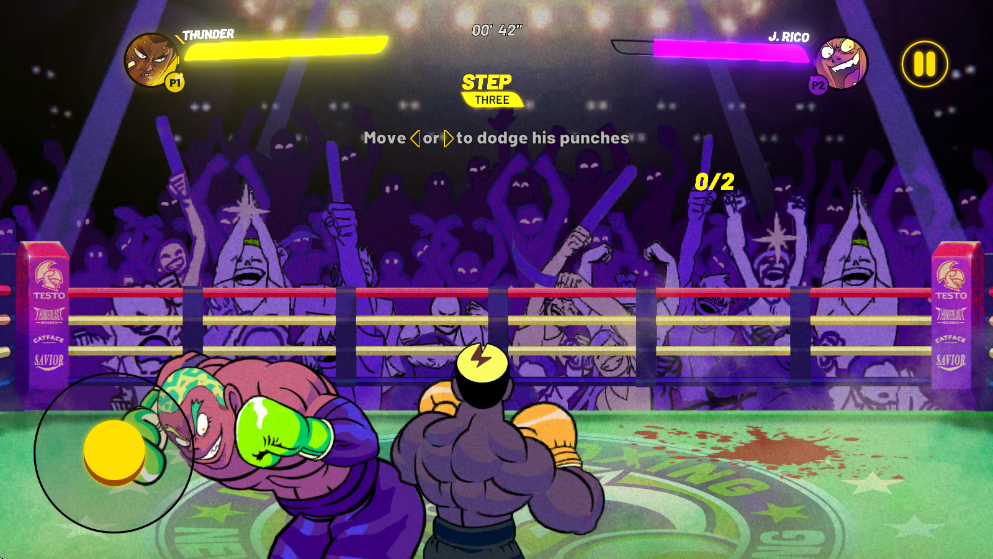Select Thunder's P1 portrait
Screen dimensions: 993x559
point(150,60)
